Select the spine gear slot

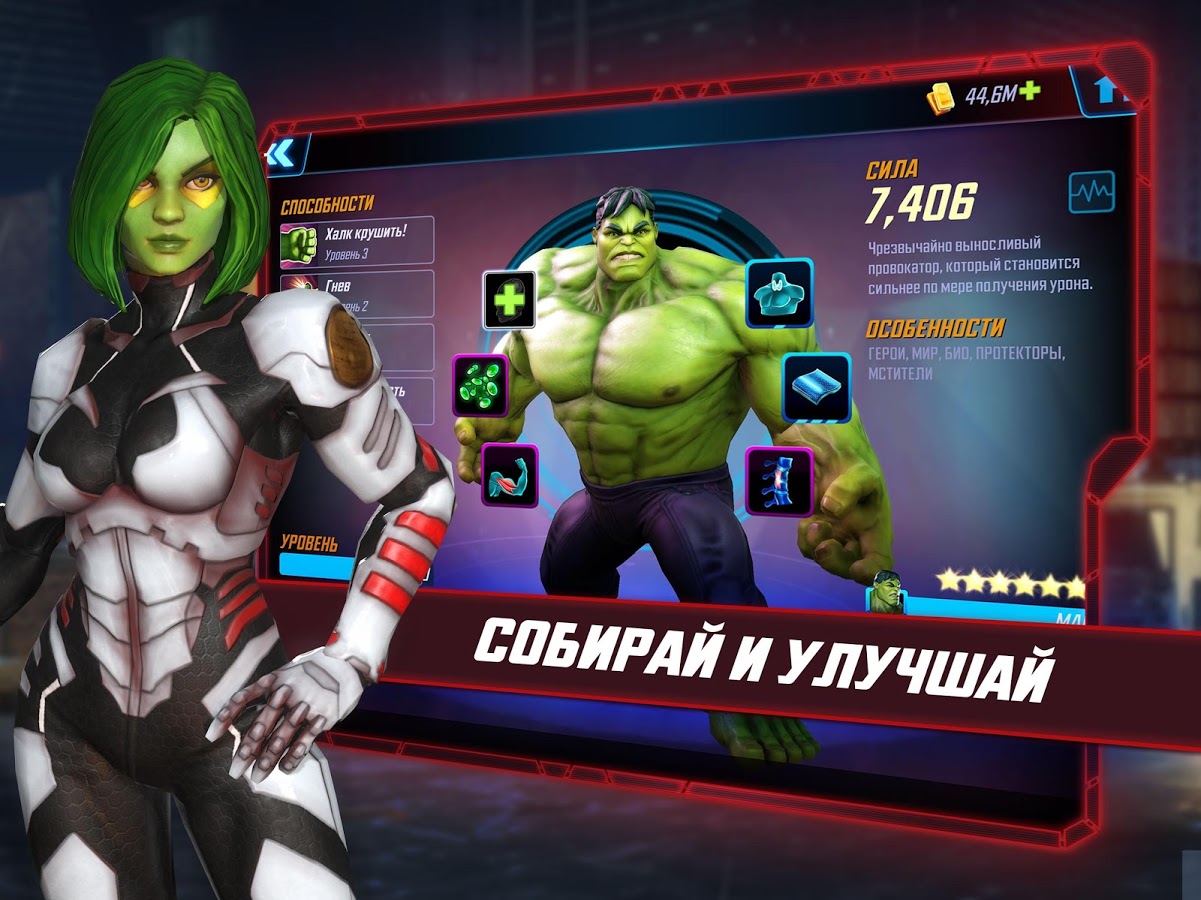tap(779, 480)
